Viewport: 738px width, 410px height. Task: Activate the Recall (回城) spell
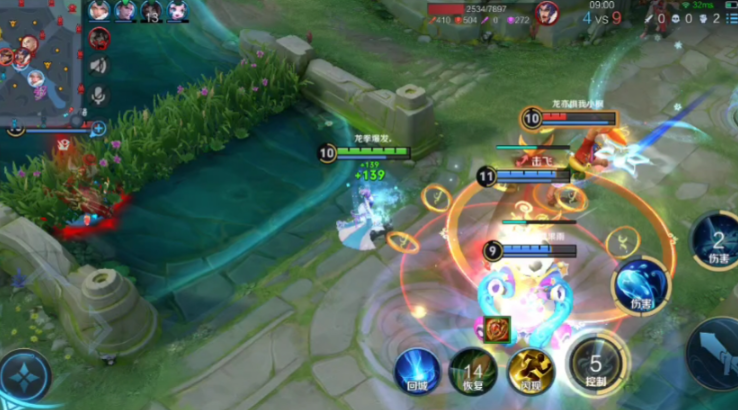click(x=415, y=369)
